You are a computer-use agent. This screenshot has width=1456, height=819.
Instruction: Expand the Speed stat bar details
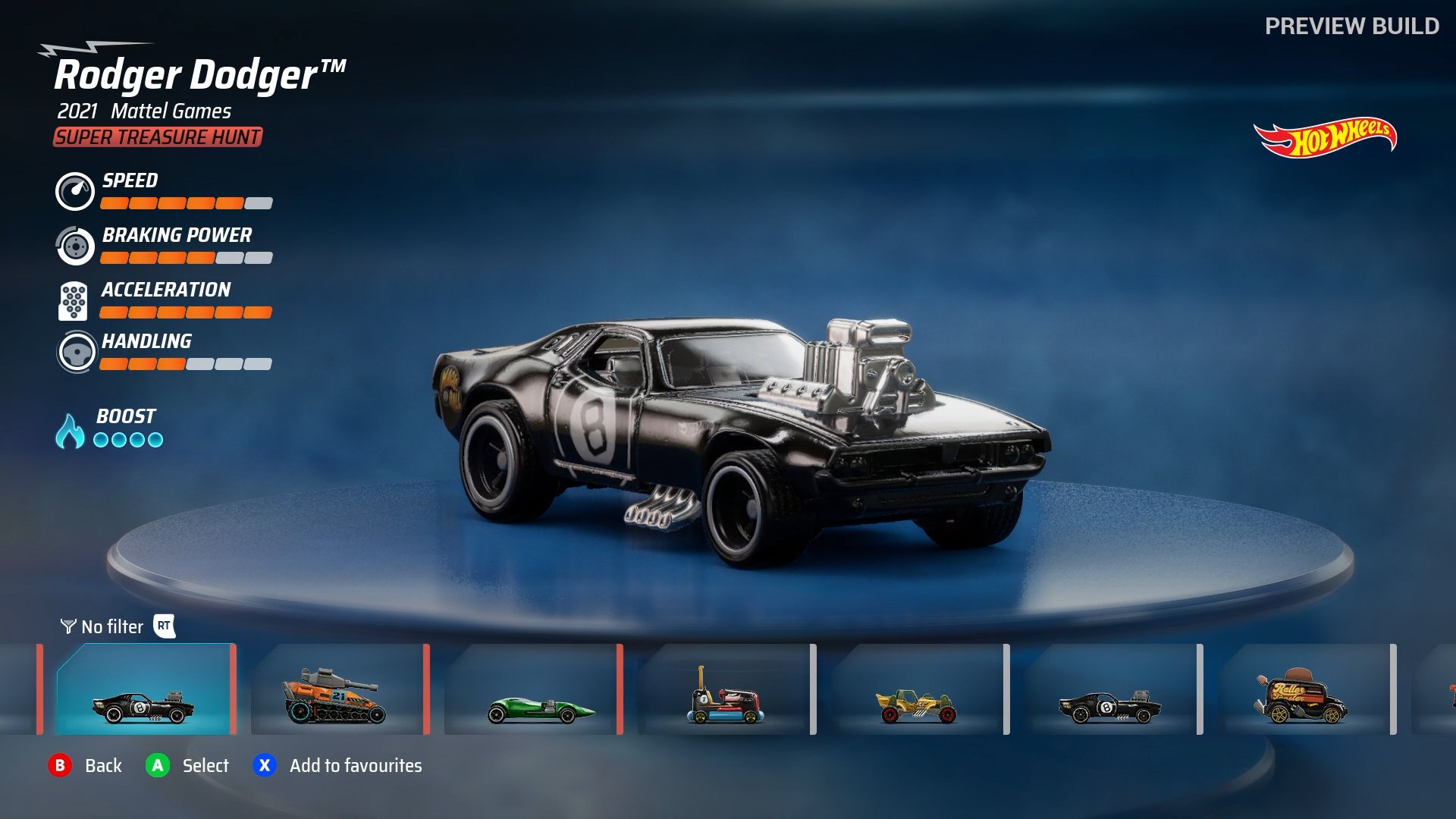[184, 203]
